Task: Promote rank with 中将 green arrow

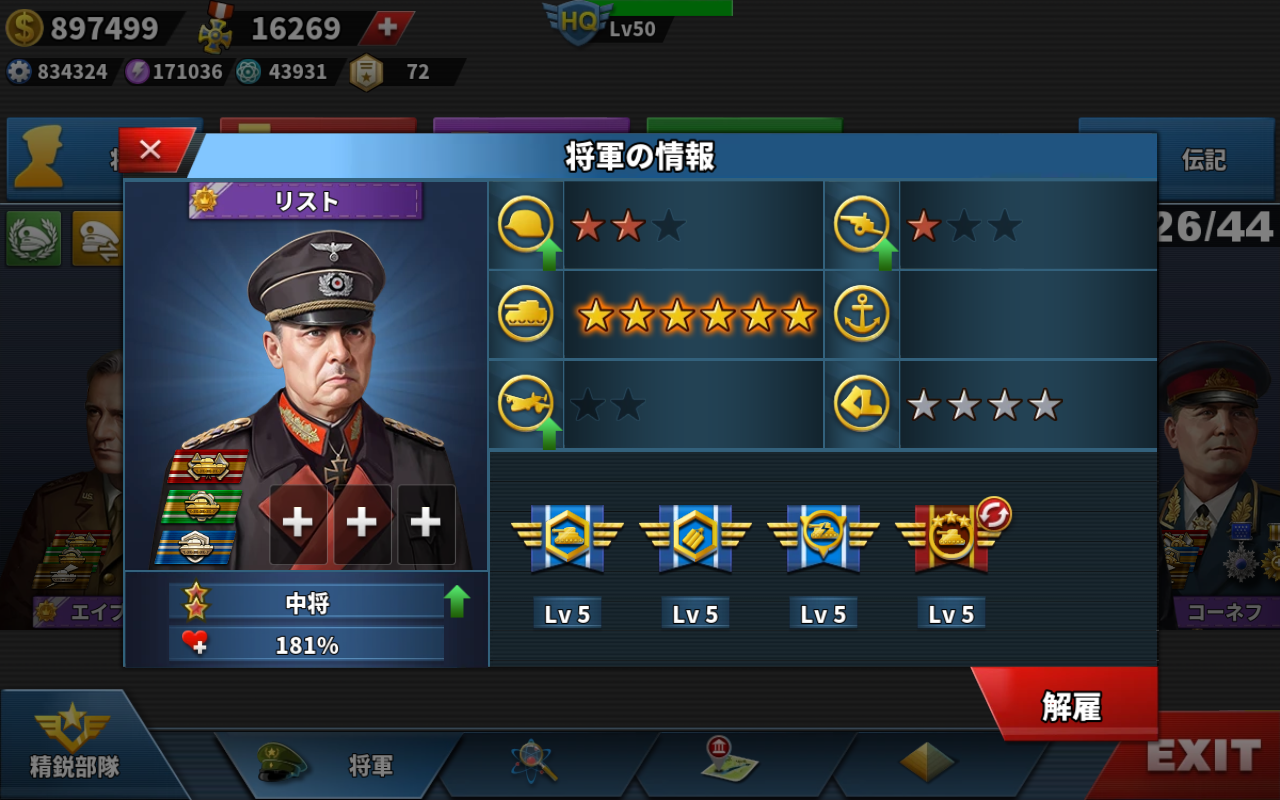Action: [457, 601]
